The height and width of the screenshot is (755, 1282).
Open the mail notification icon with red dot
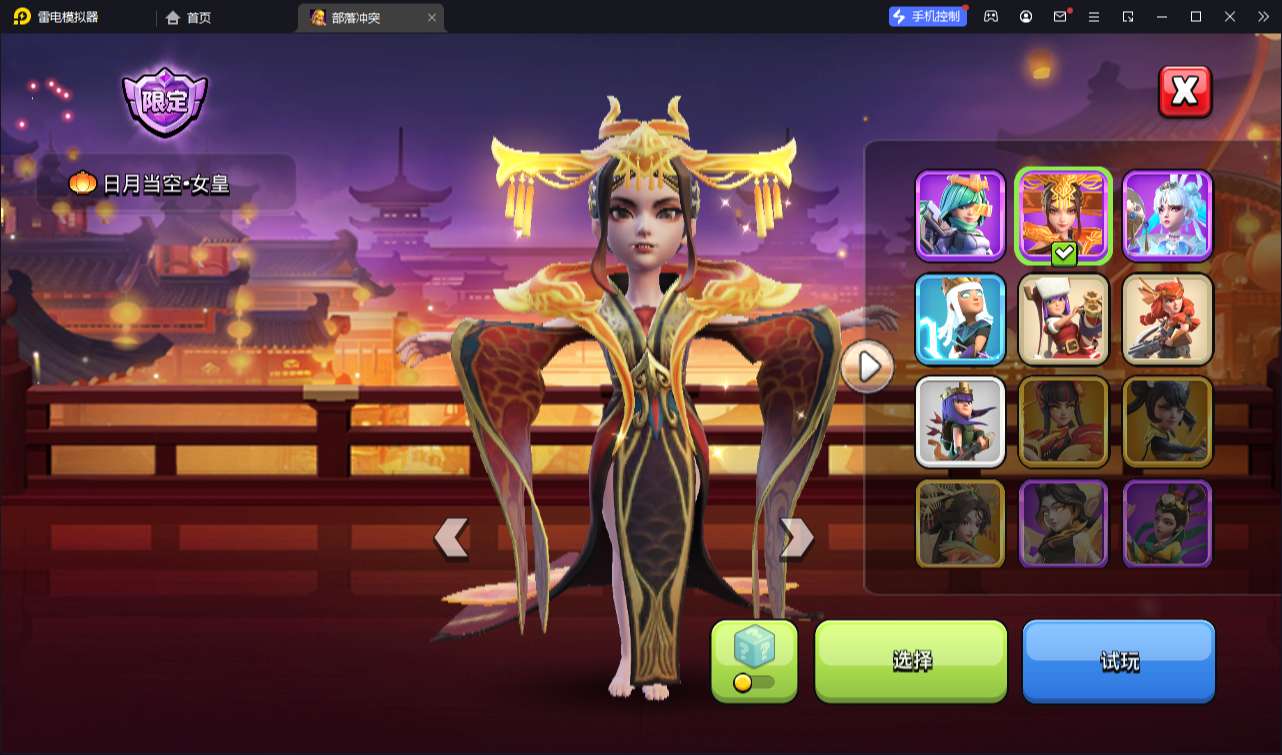point(1060,16)
